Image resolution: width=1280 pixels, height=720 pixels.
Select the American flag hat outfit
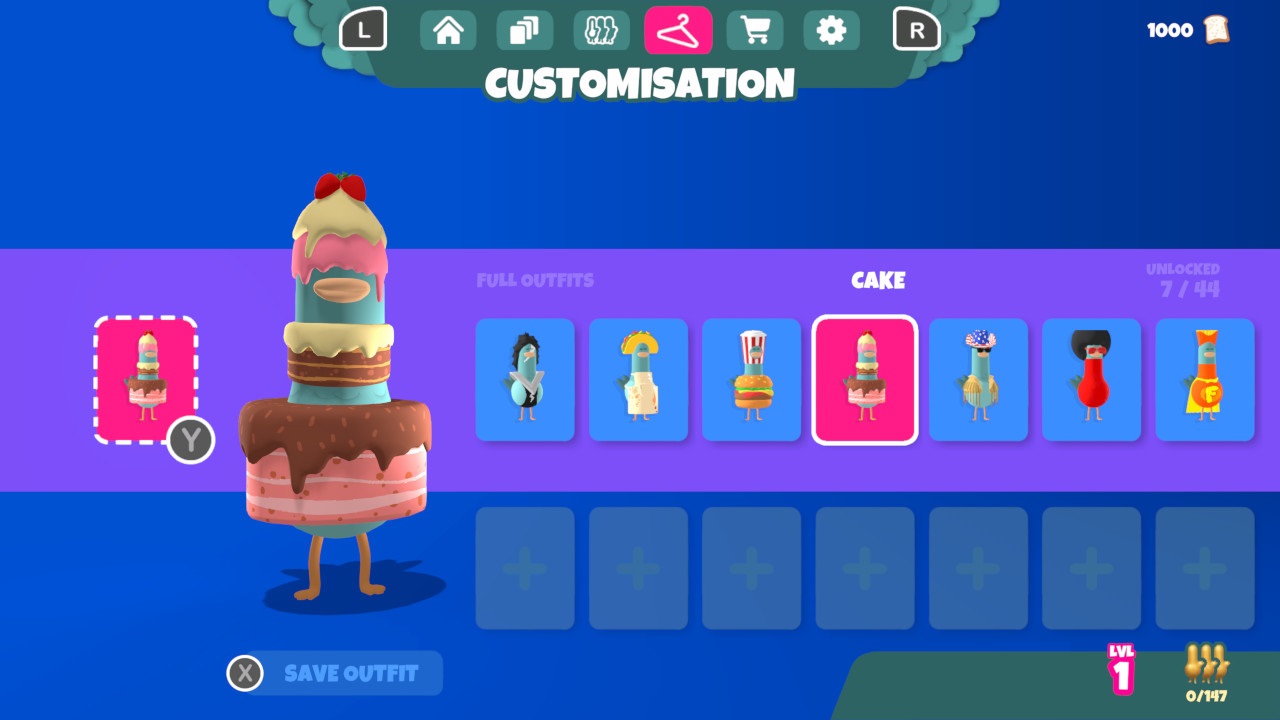(978, 380)
